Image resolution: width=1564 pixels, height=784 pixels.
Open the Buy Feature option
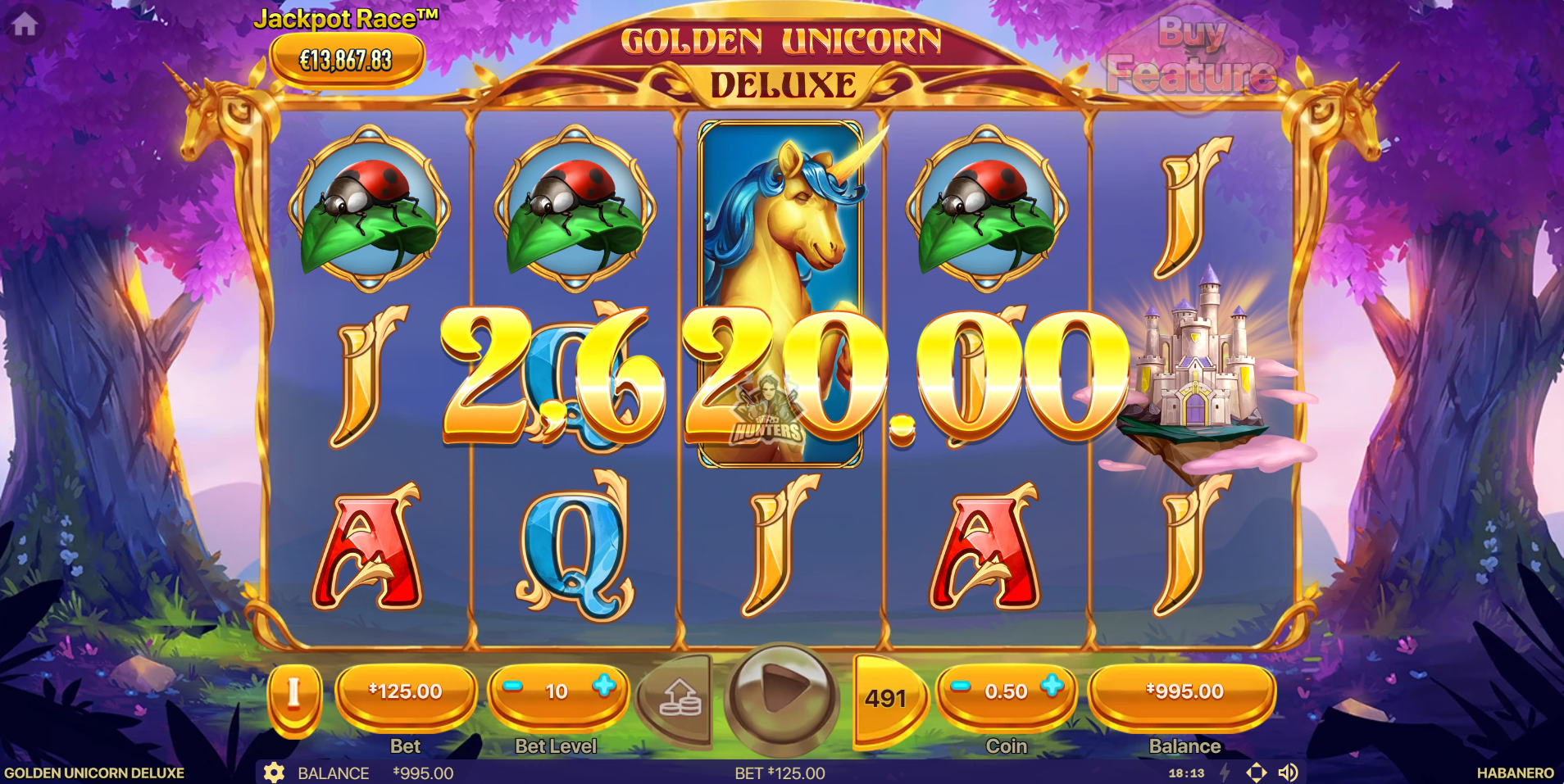pos(1191,57)
